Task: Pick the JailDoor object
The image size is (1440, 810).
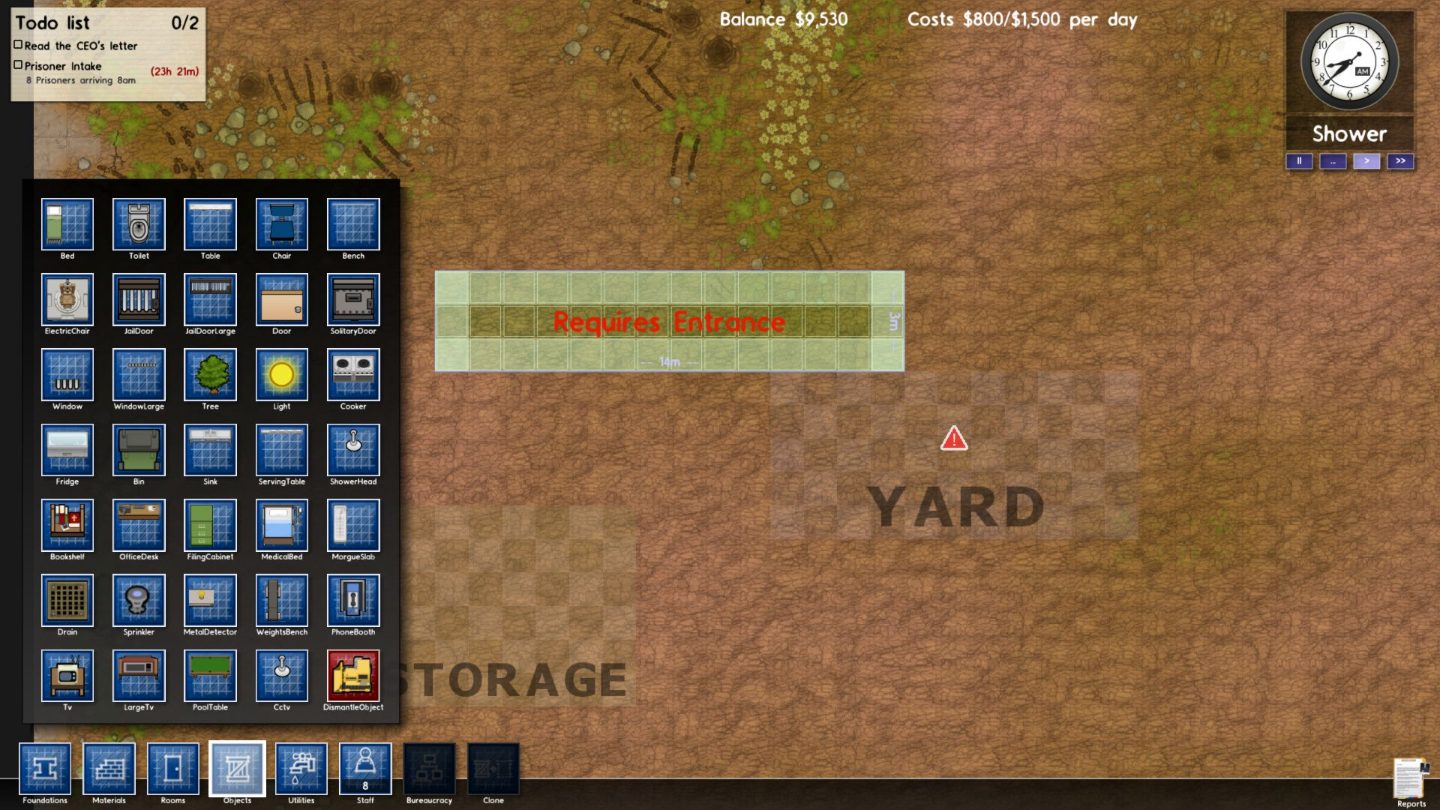Action: 139,299
